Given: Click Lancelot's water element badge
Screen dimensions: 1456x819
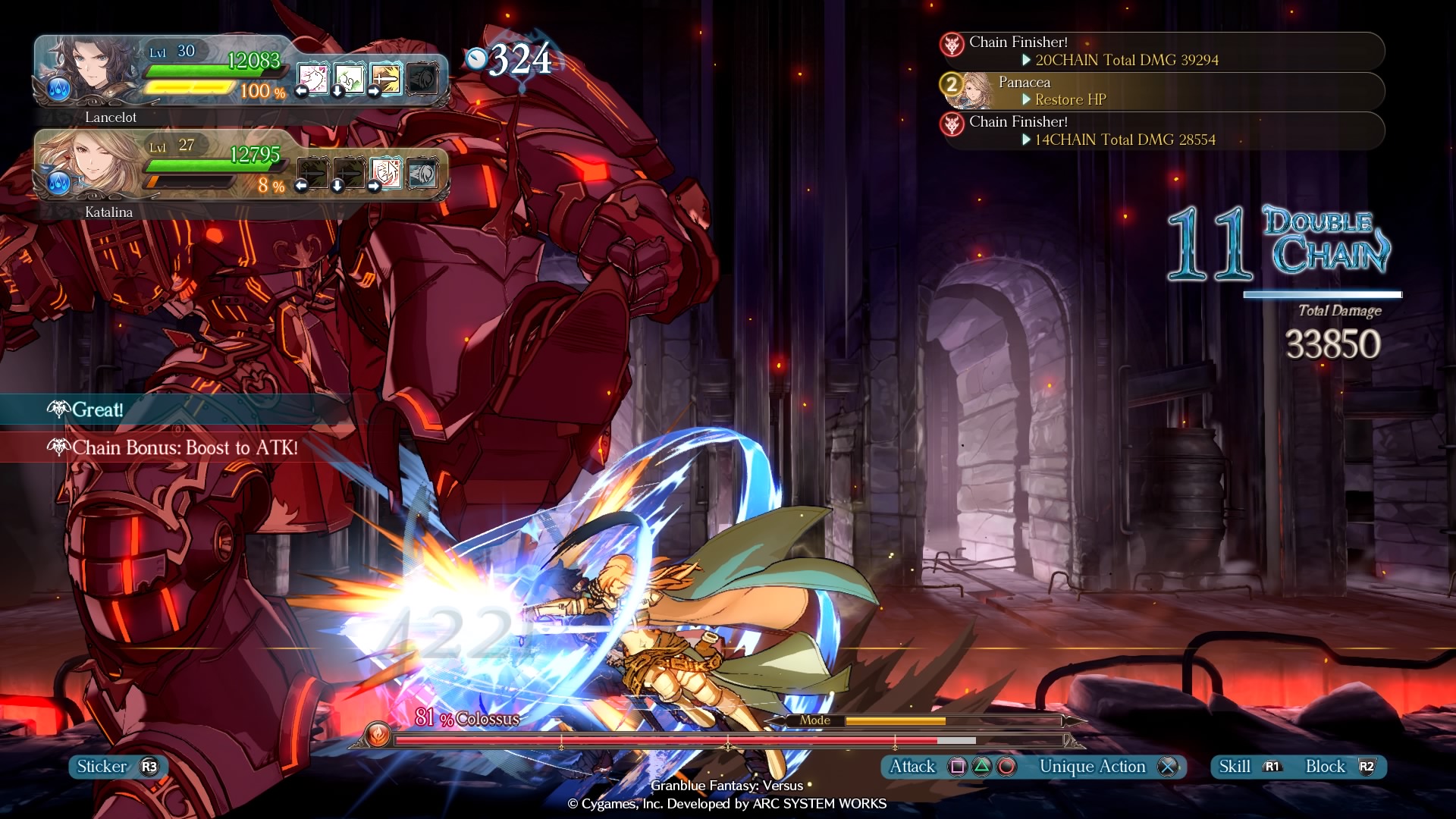Looking at the screenshot, I should click(58, 89).
